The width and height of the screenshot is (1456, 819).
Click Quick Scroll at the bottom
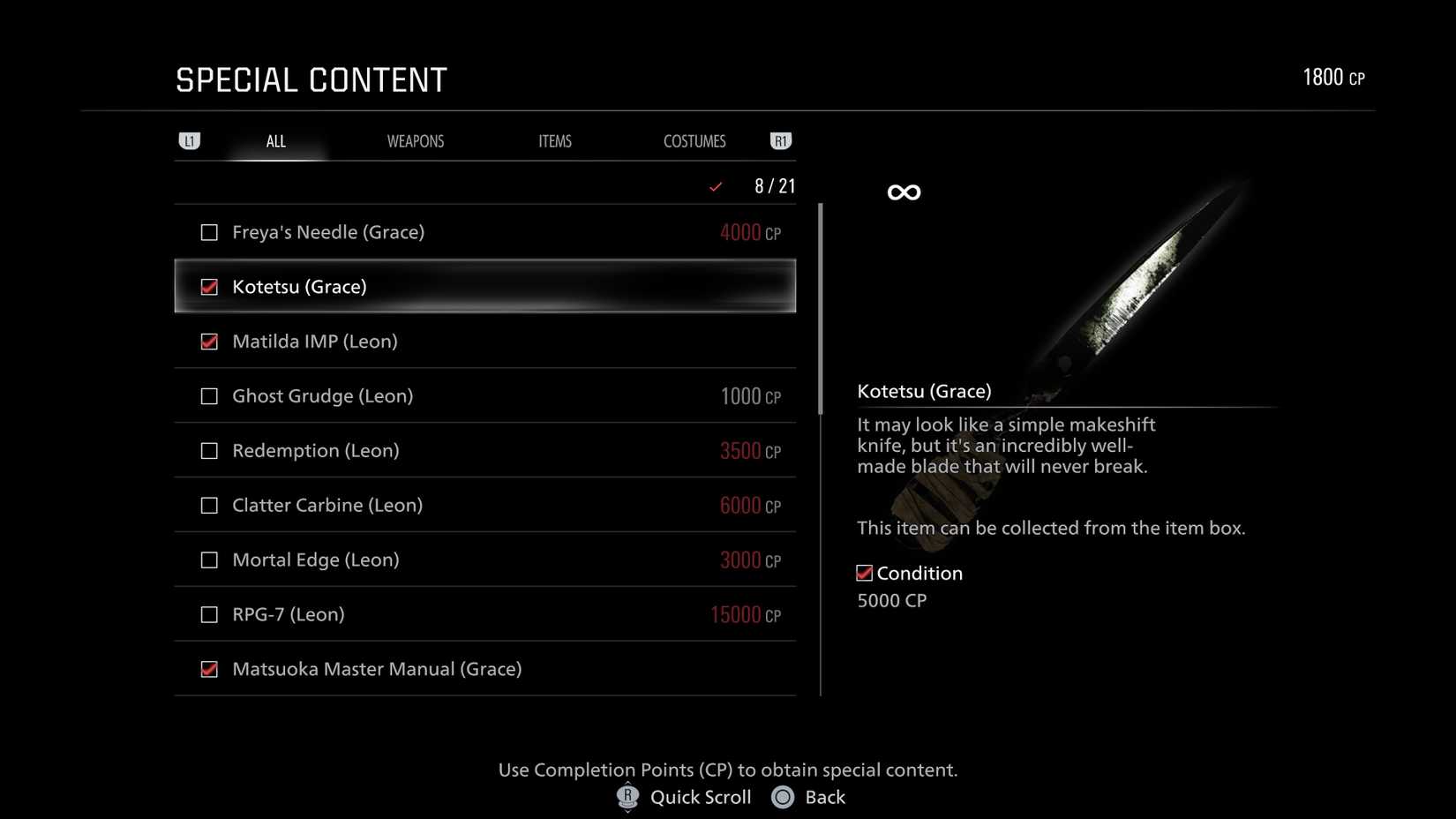tap(701, 797)
